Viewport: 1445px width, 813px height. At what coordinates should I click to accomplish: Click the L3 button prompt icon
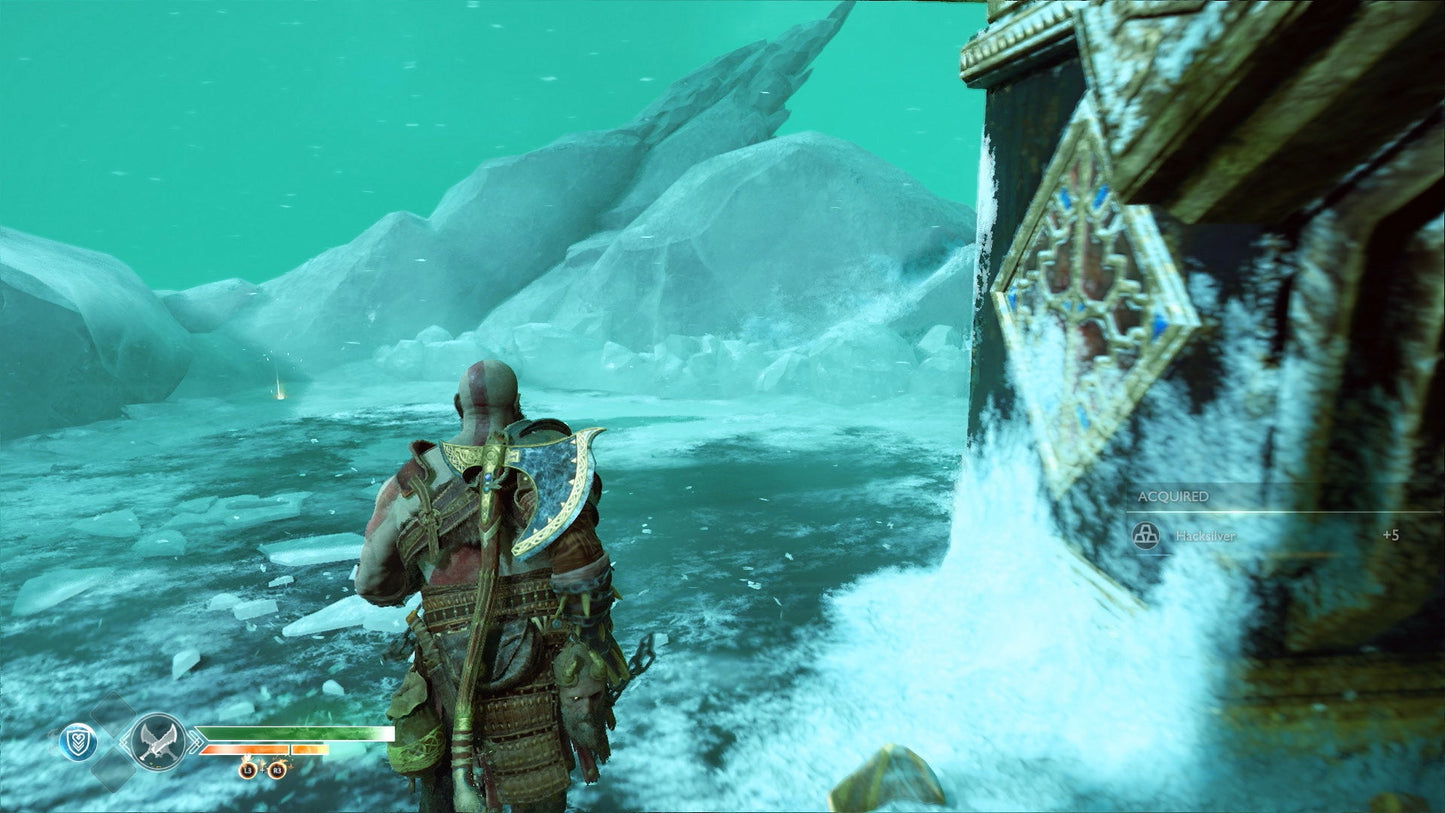click(x=248, y=770)
